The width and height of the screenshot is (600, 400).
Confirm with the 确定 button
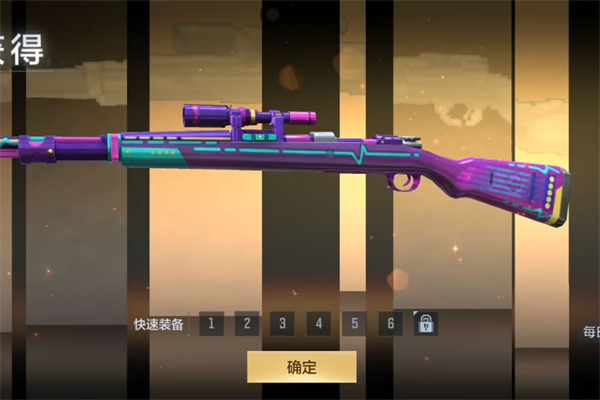click(x=301, y=366)
